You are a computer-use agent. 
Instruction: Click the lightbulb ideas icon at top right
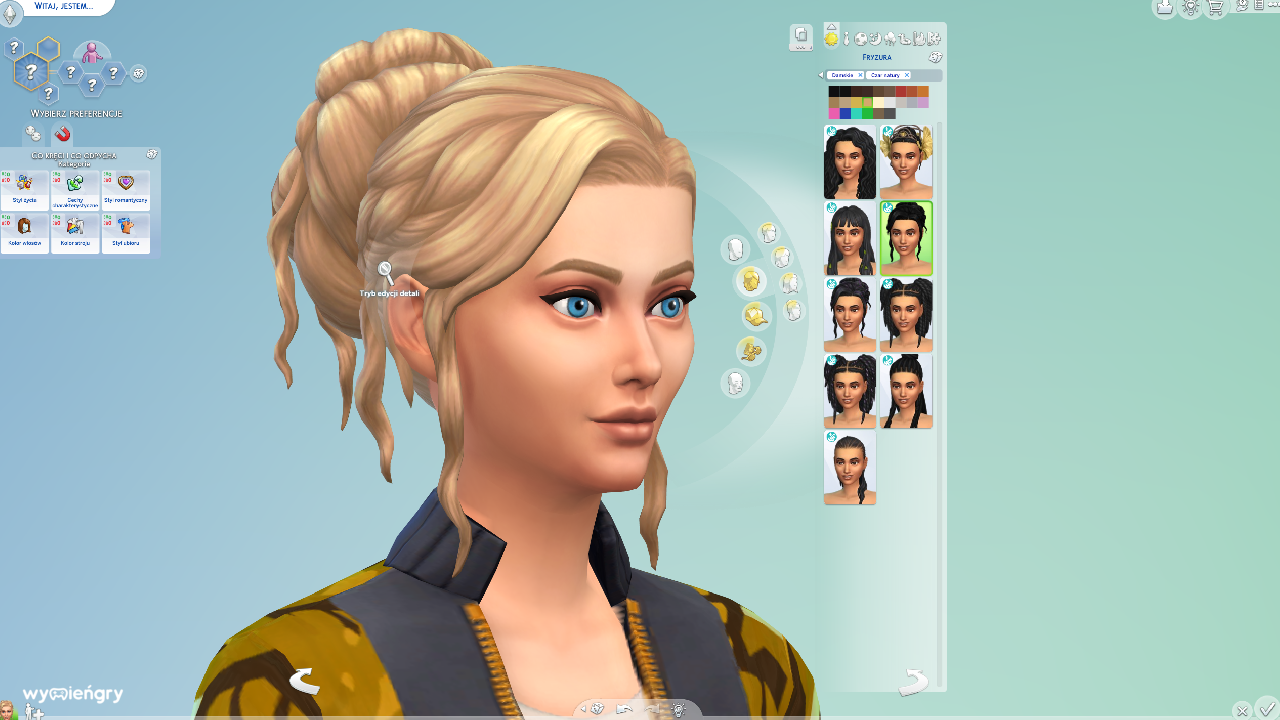pos(1188,8)
